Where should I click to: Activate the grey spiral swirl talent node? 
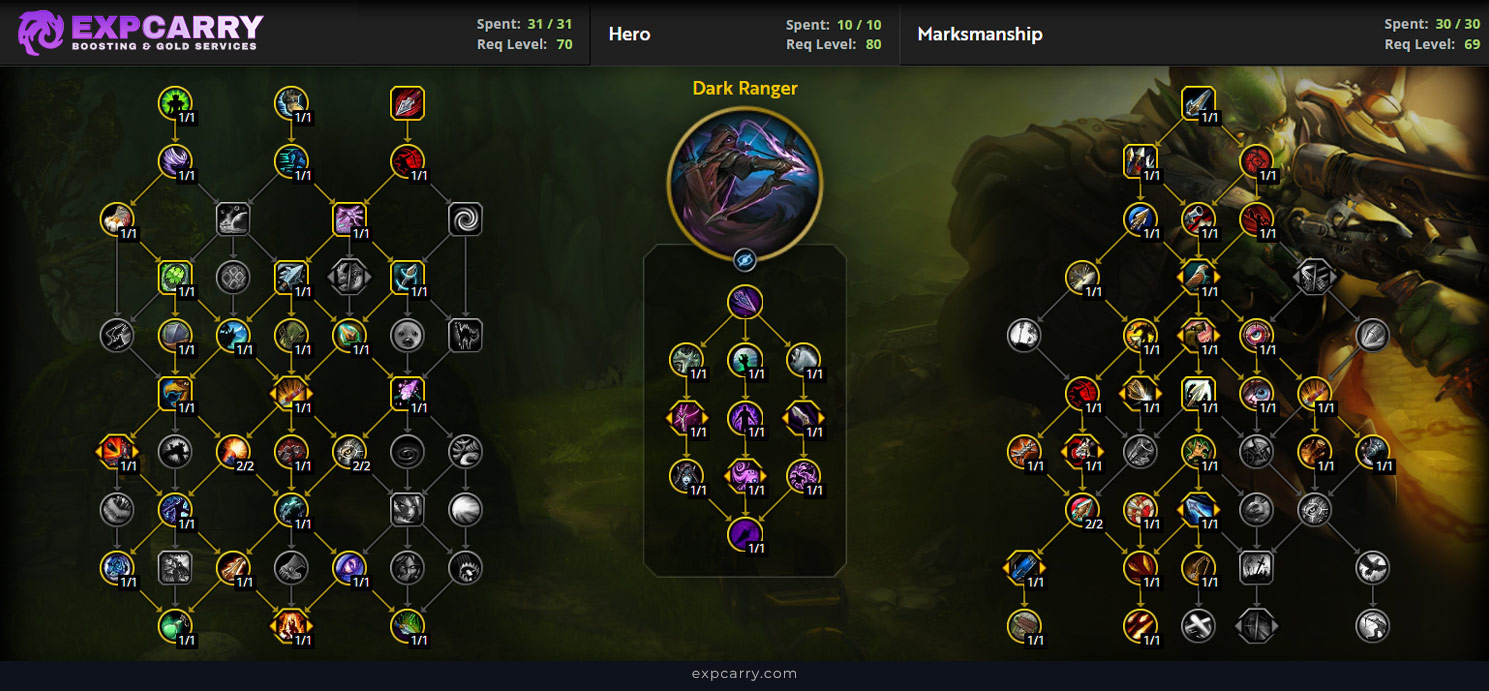click(465, 220)
